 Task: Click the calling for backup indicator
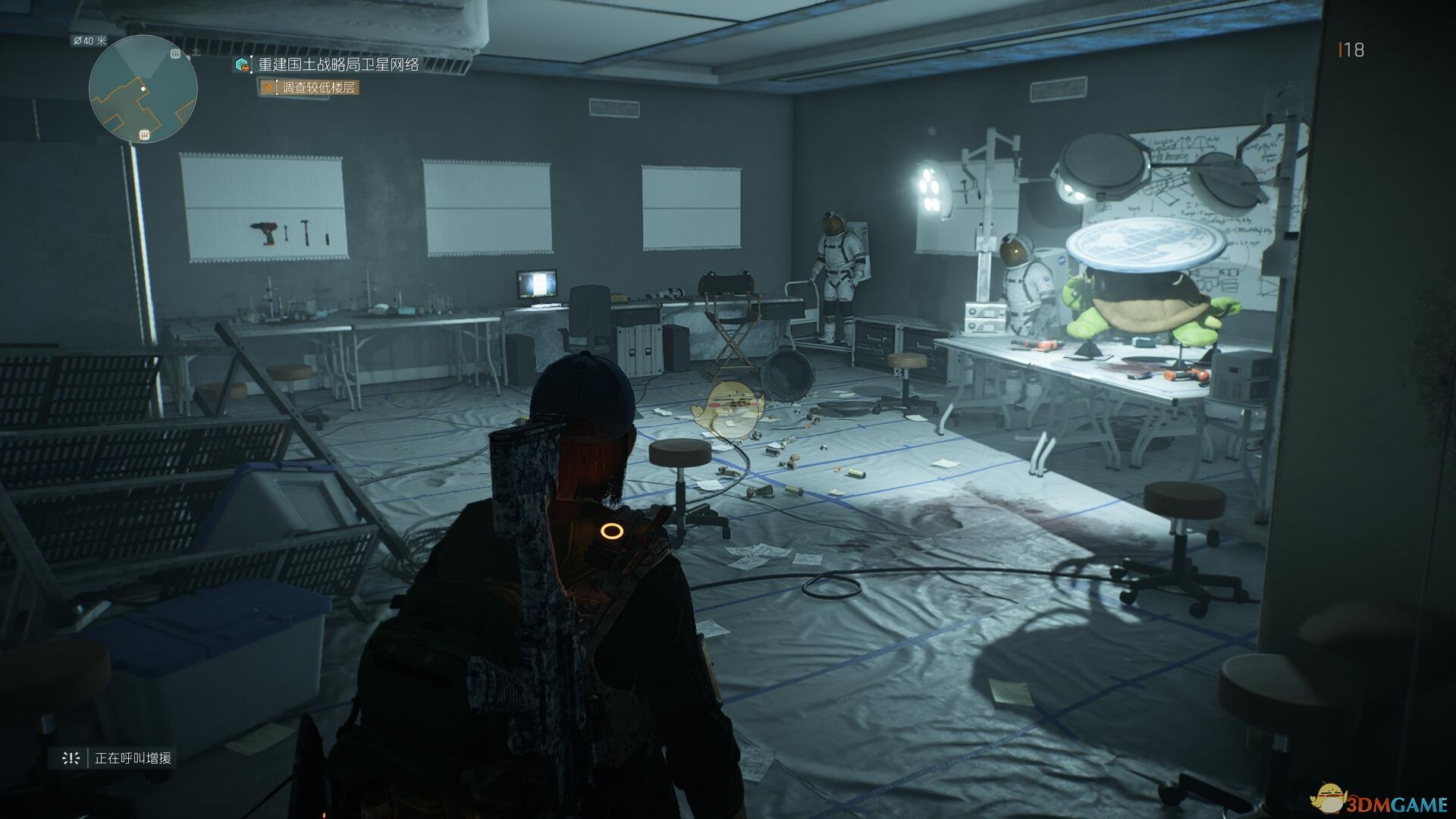click(x=132, y=758)
